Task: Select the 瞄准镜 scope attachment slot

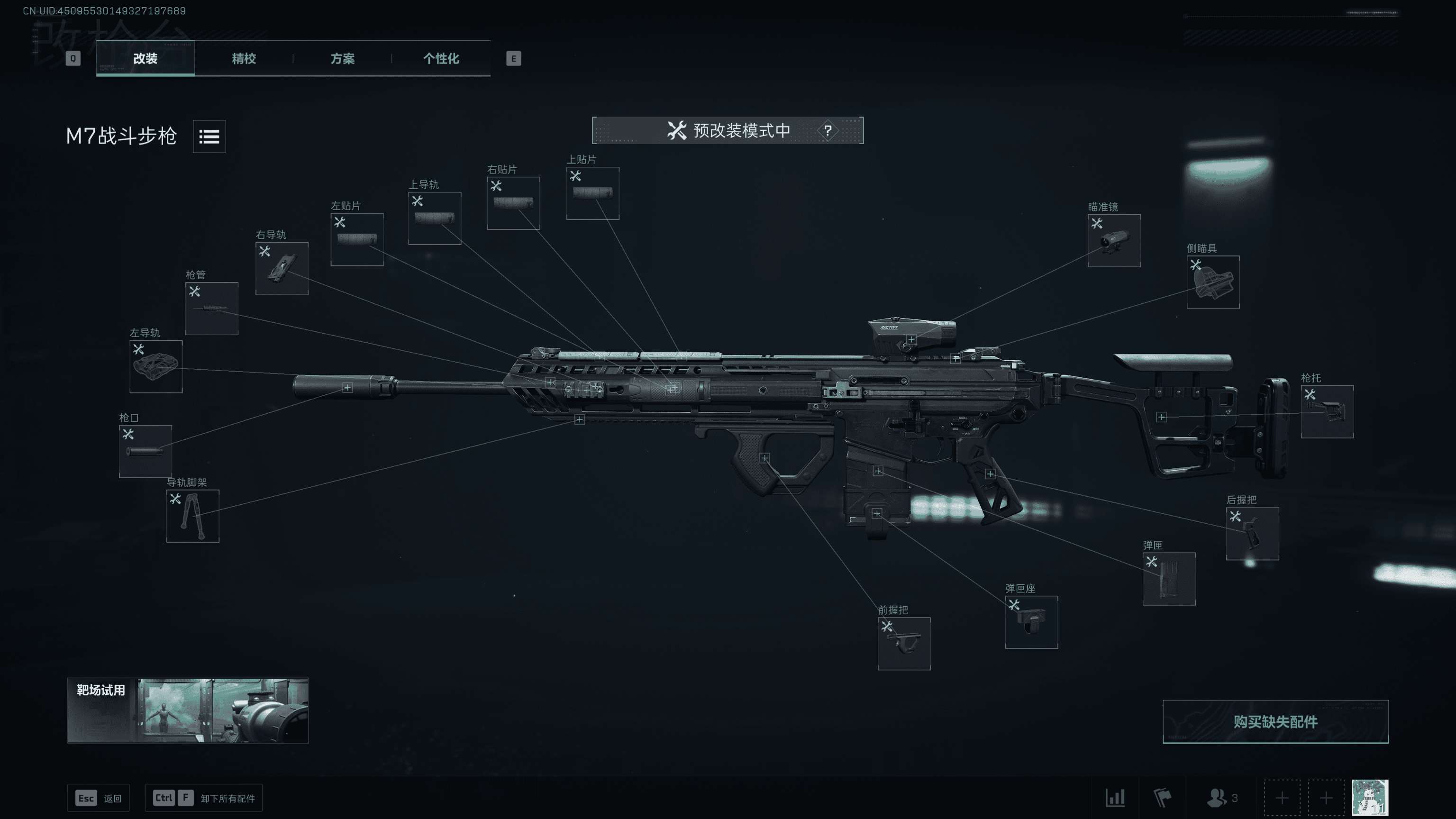Action: [1113, 241]
